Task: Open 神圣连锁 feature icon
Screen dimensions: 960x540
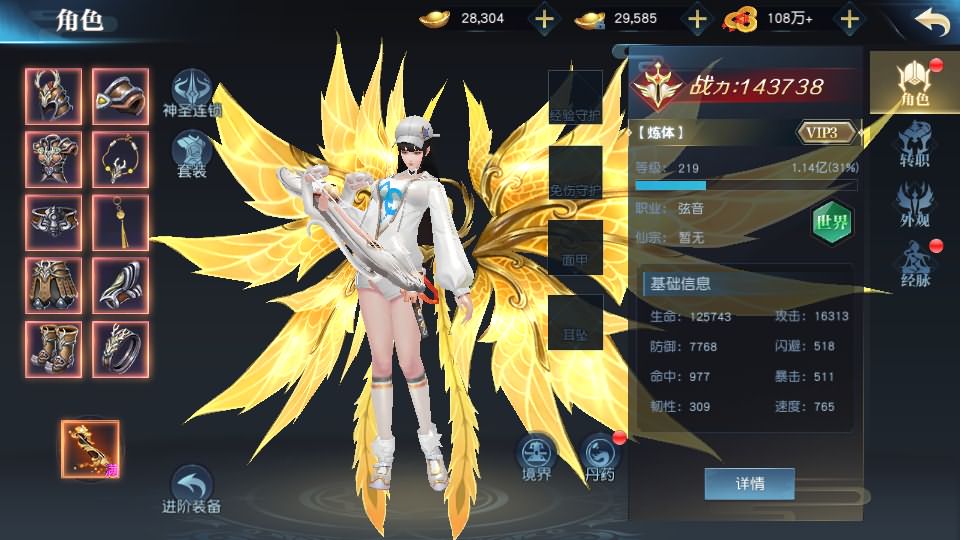Action: coord(191,93)
